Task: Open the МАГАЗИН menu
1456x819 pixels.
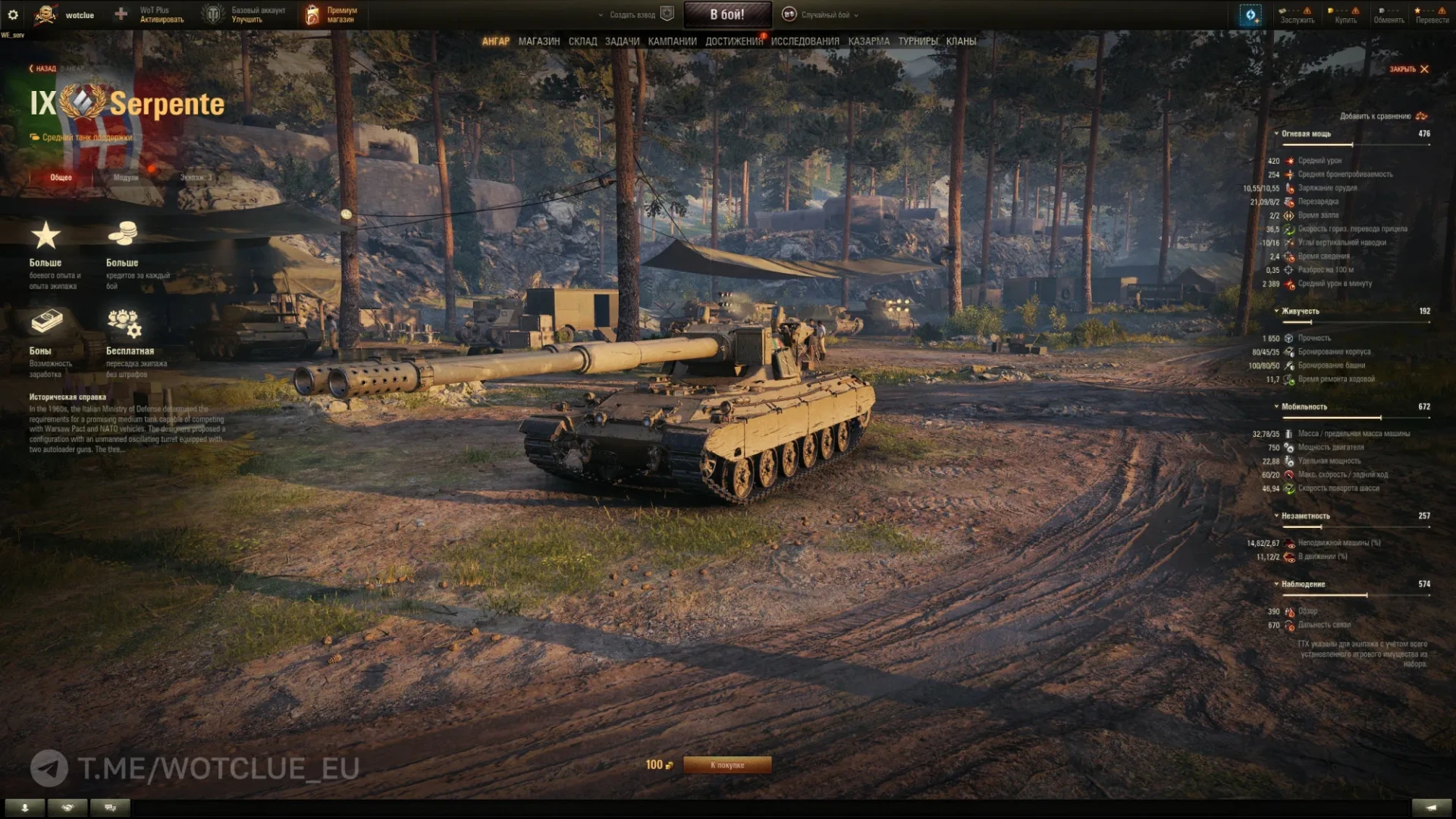Action: pyautogui.click(x=539, y=42)
